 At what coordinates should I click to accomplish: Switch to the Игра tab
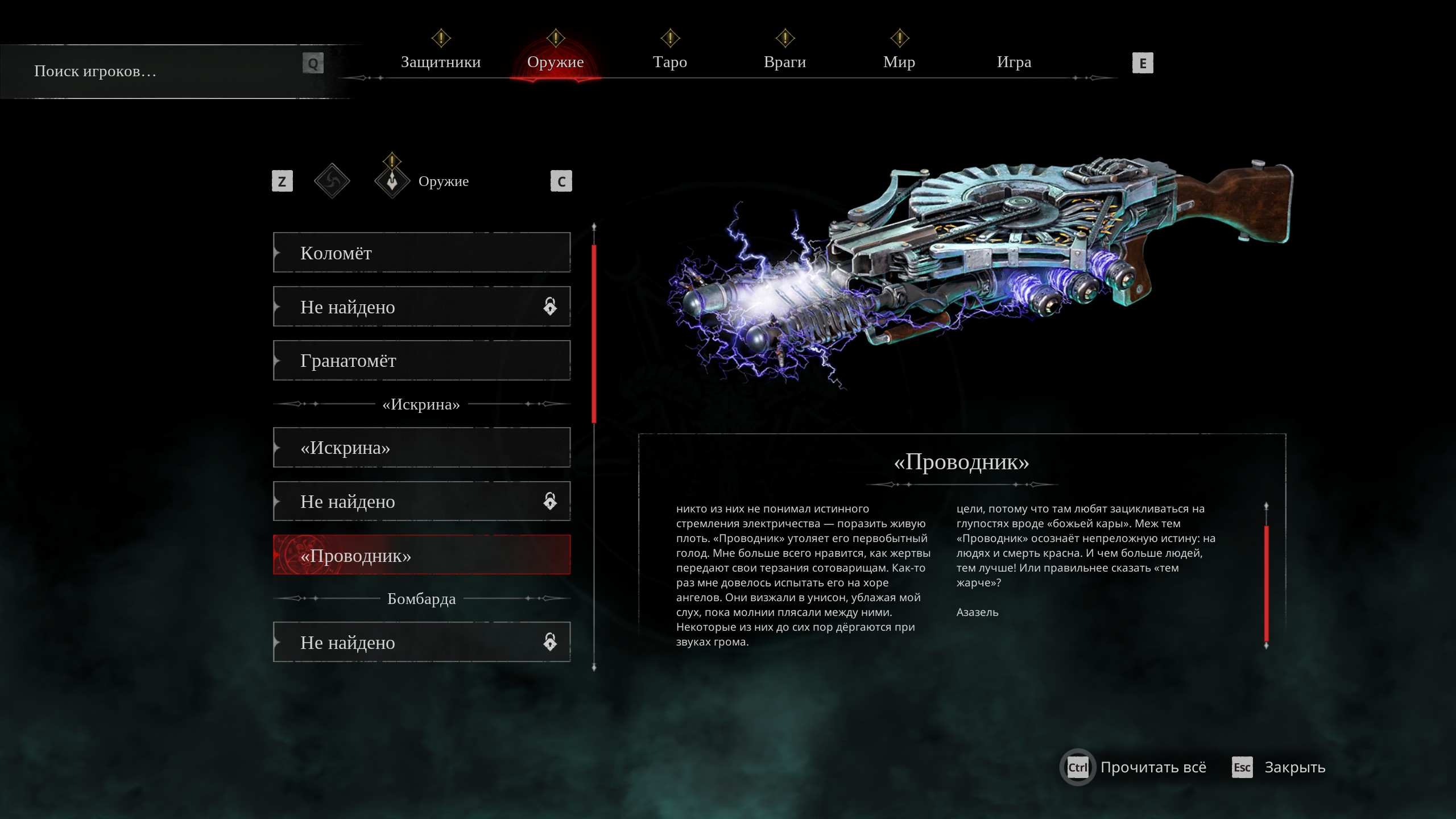1014,62
